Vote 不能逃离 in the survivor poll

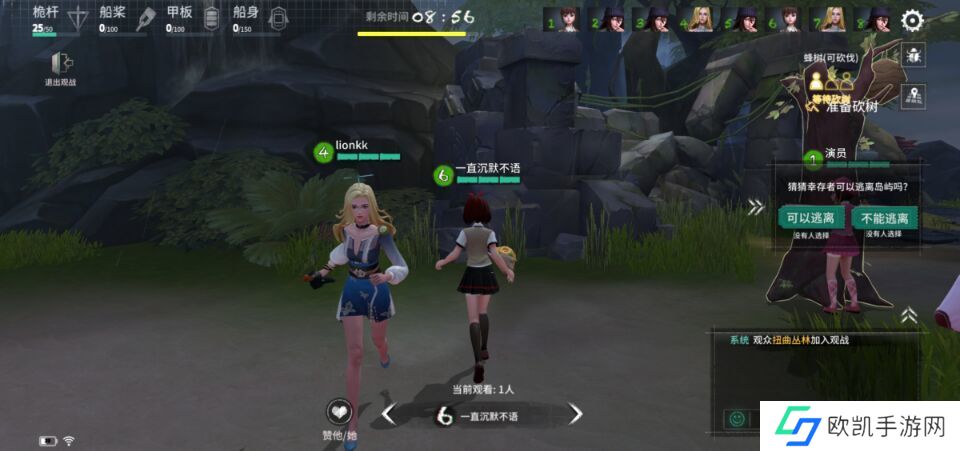click(882, 217)
